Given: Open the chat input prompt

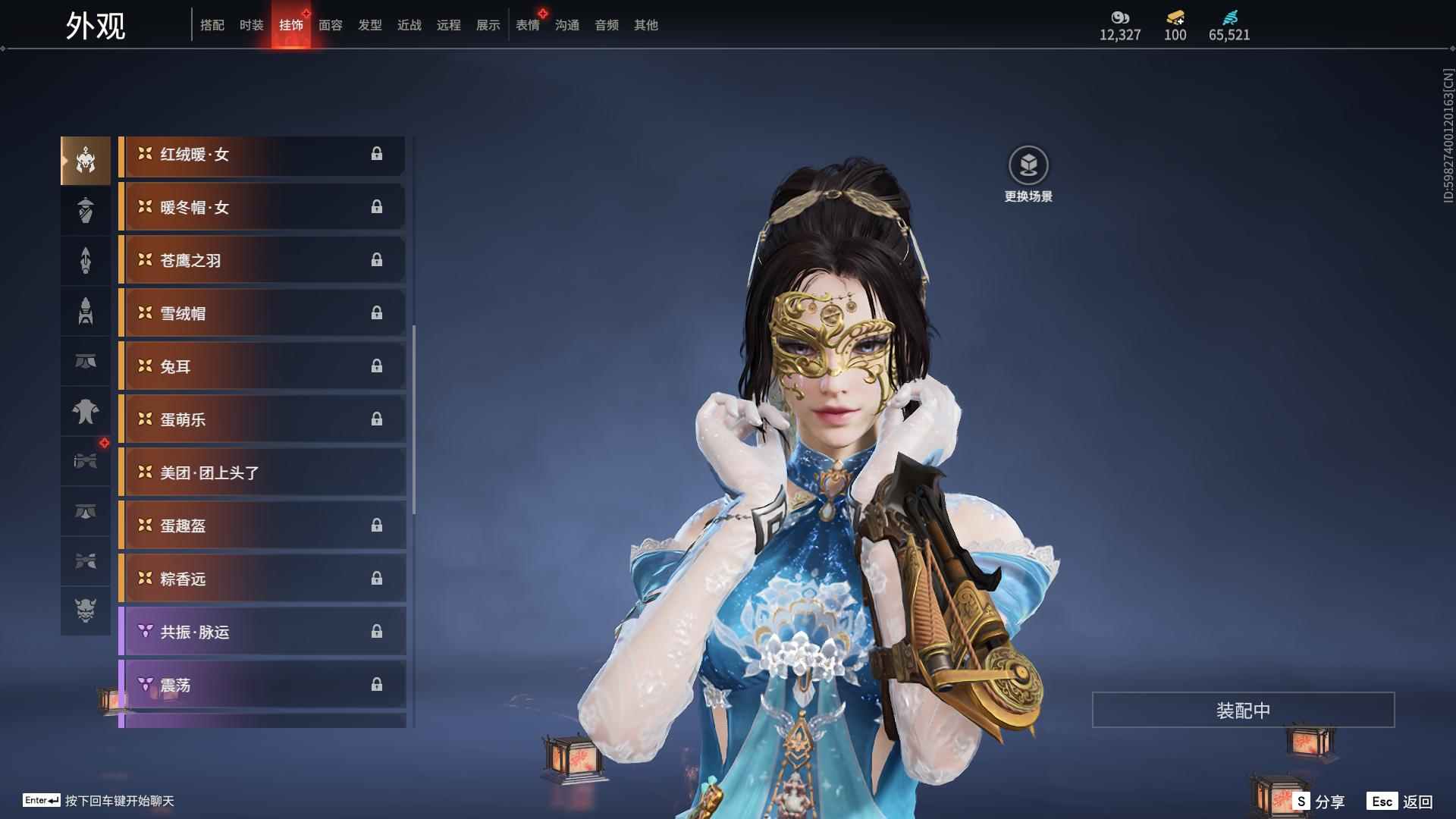Looking at the screenshot, I should coord(118,801).
